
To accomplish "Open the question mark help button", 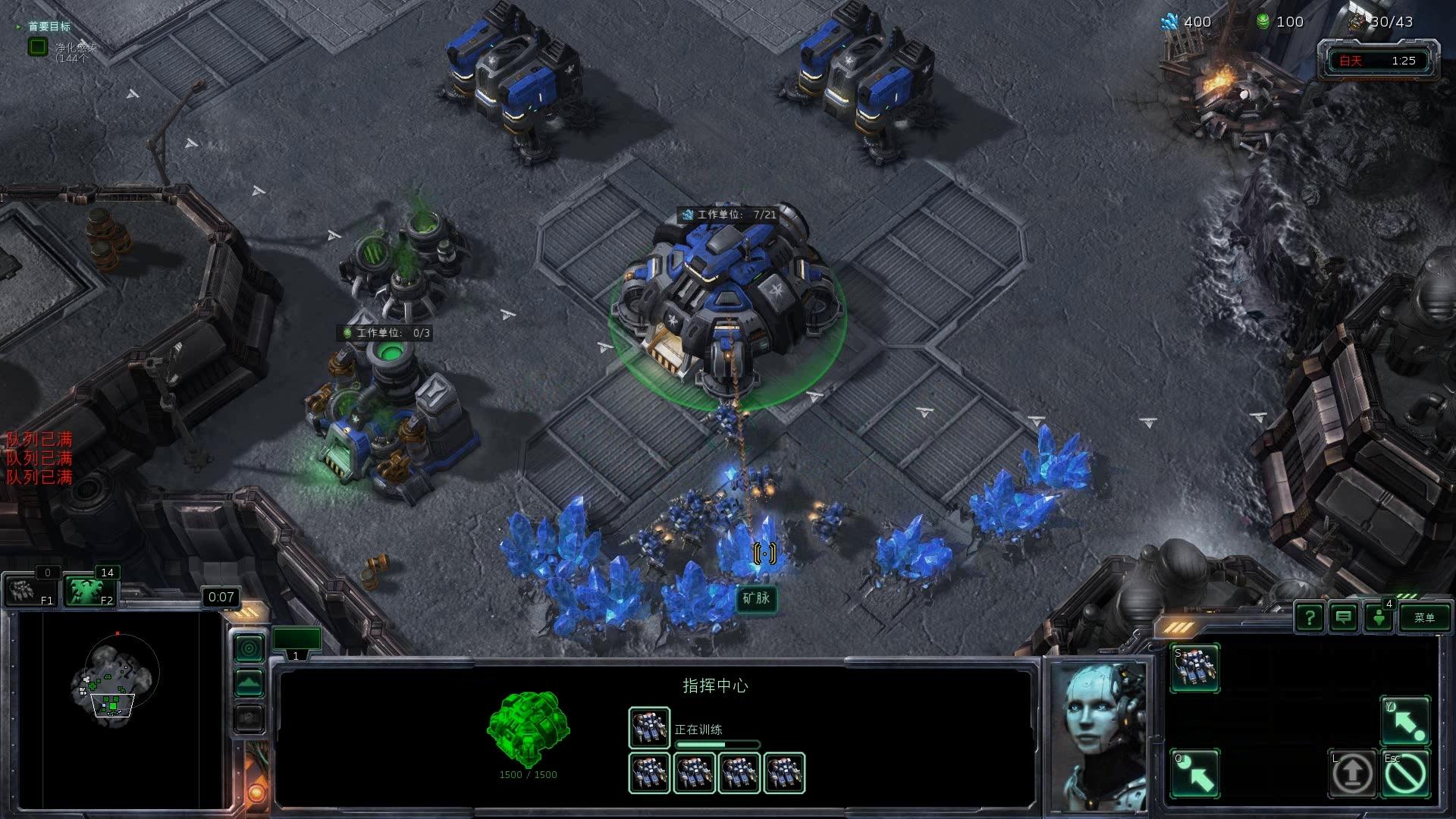I will pyautogui.click(x=1310, y=618).
